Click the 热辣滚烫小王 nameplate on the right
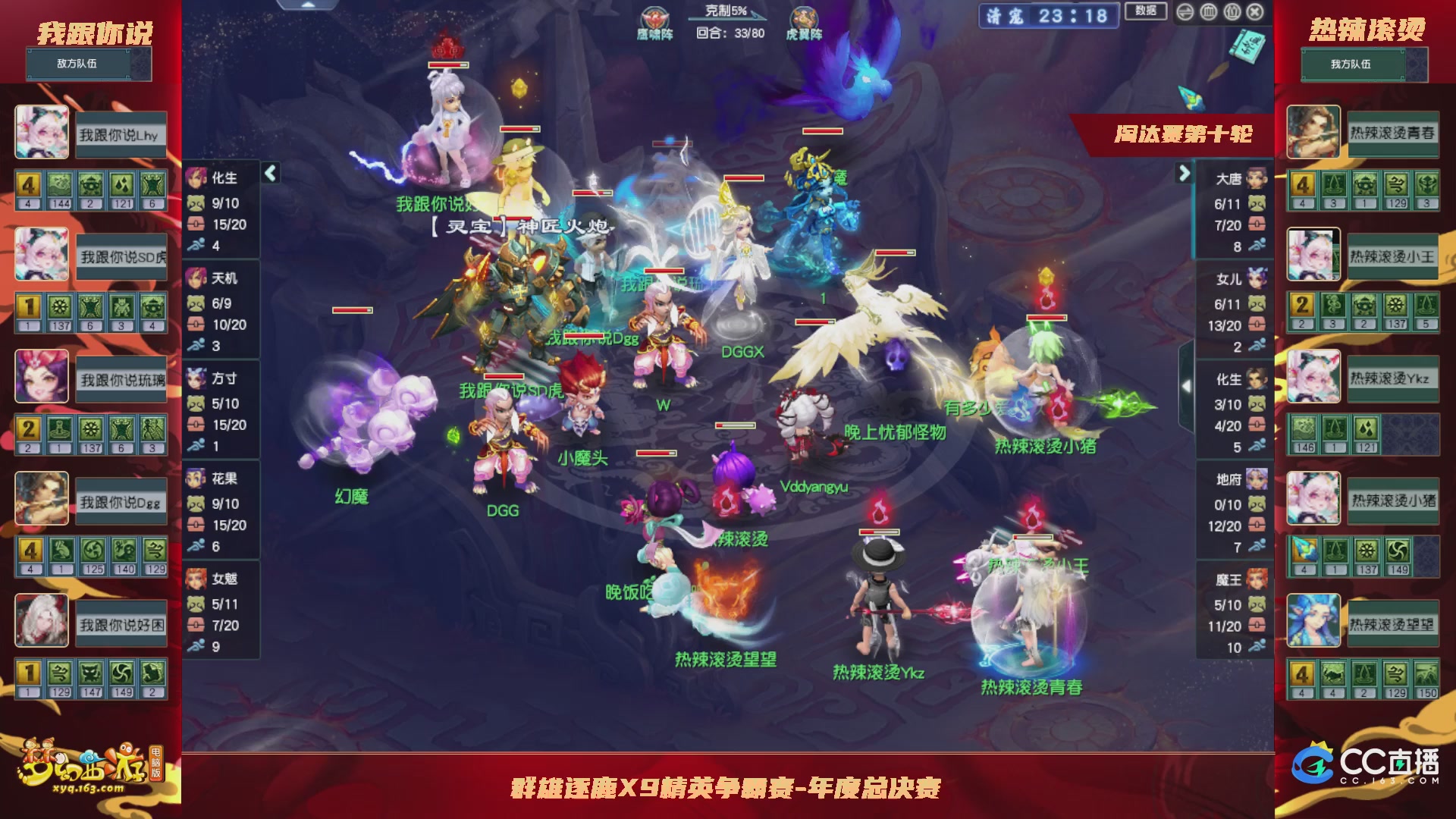 click(1394, 257)
